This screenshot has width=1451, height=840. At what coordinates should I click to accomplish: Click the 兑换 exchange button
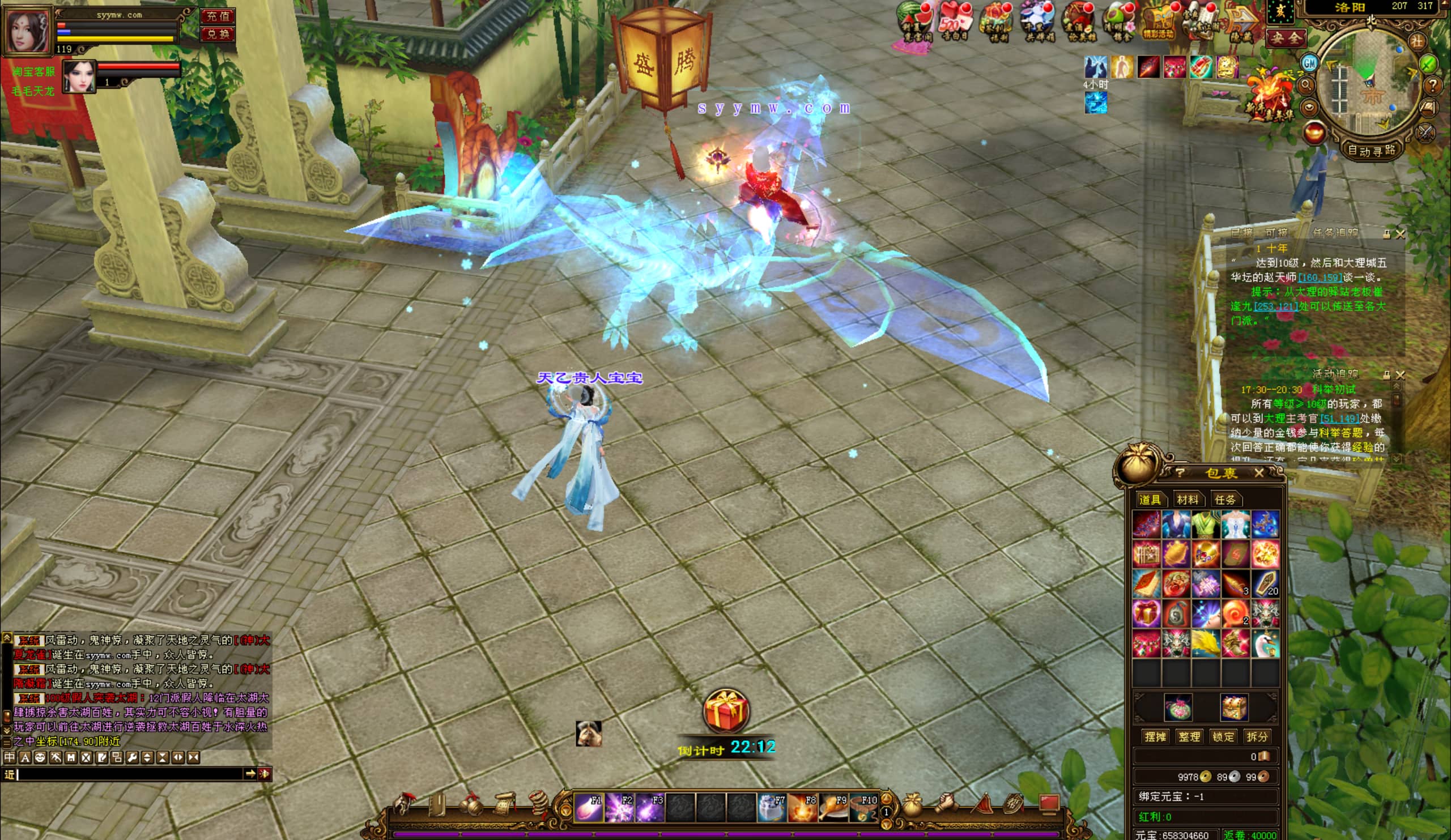click(218, 34)
